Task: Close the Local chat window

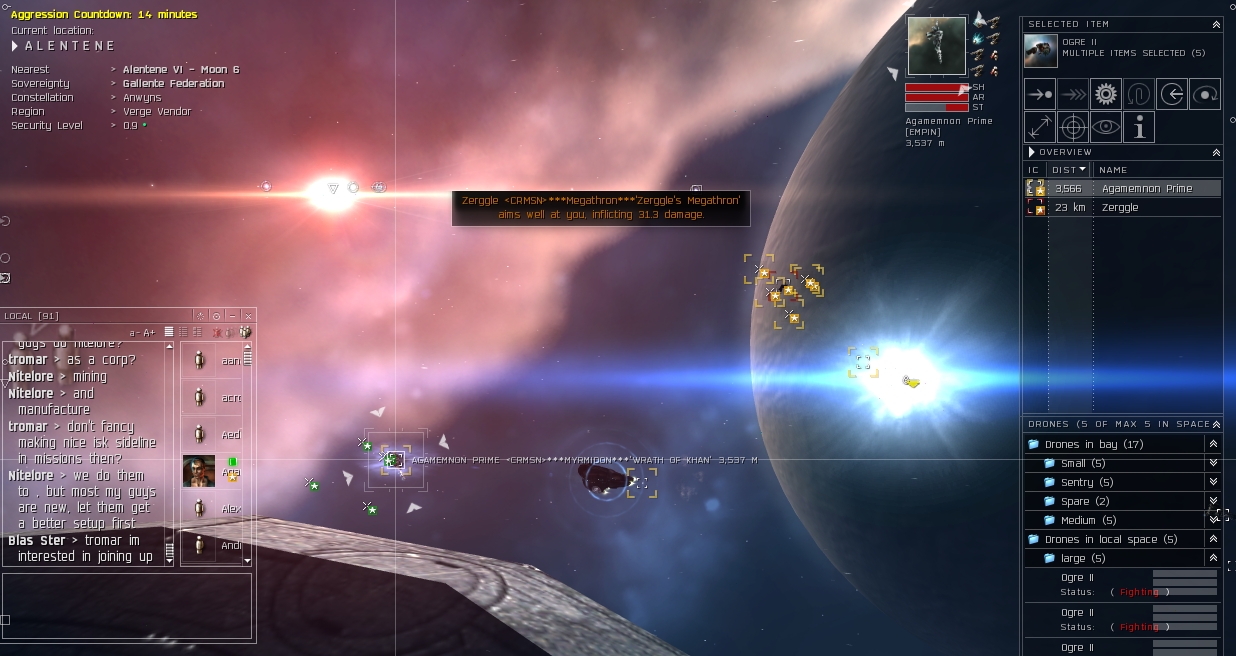Action: [248, 316]
